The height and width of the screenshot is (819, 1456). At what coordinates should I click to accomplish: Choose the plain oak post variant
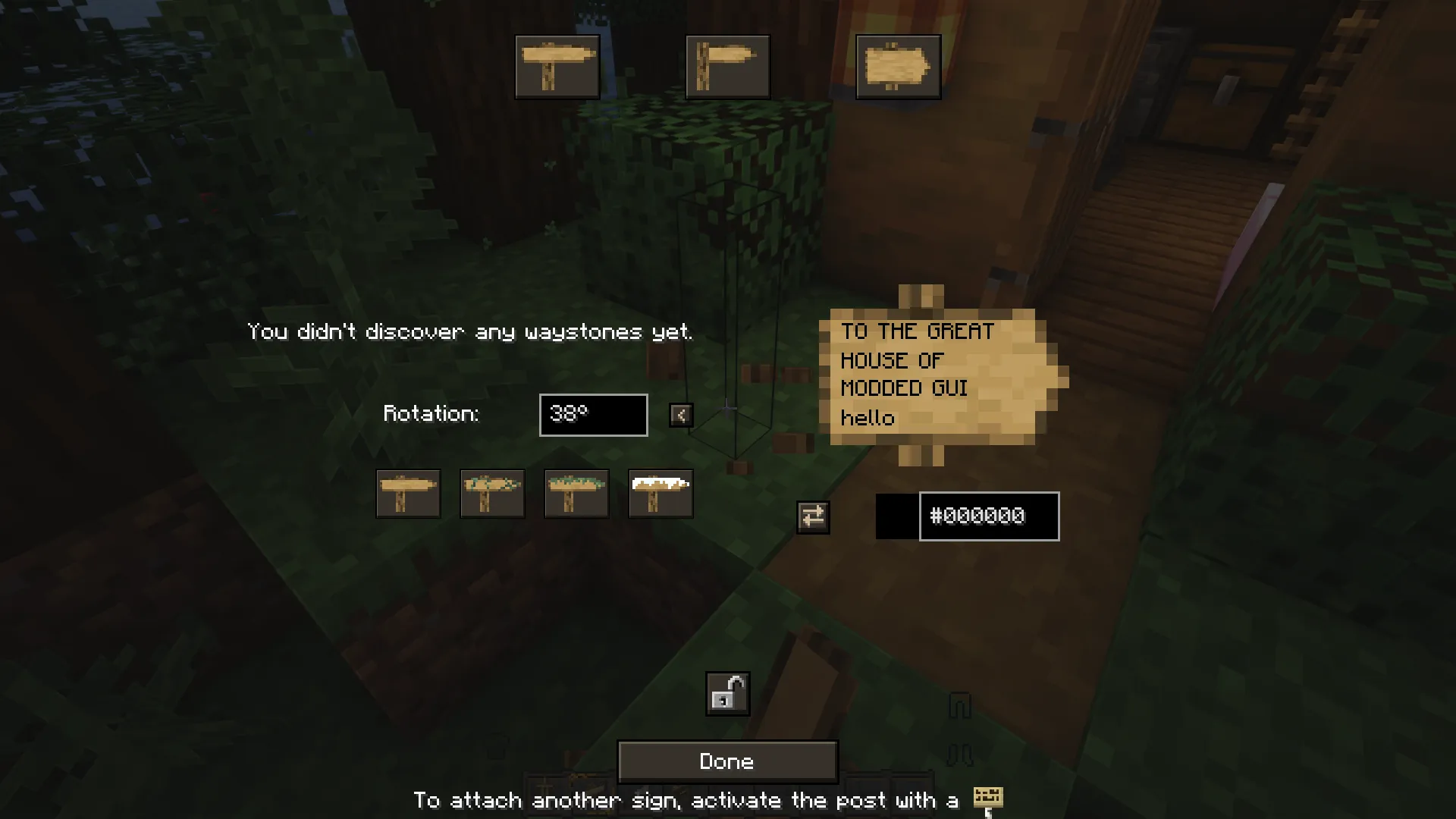click(x=408, y=494)
